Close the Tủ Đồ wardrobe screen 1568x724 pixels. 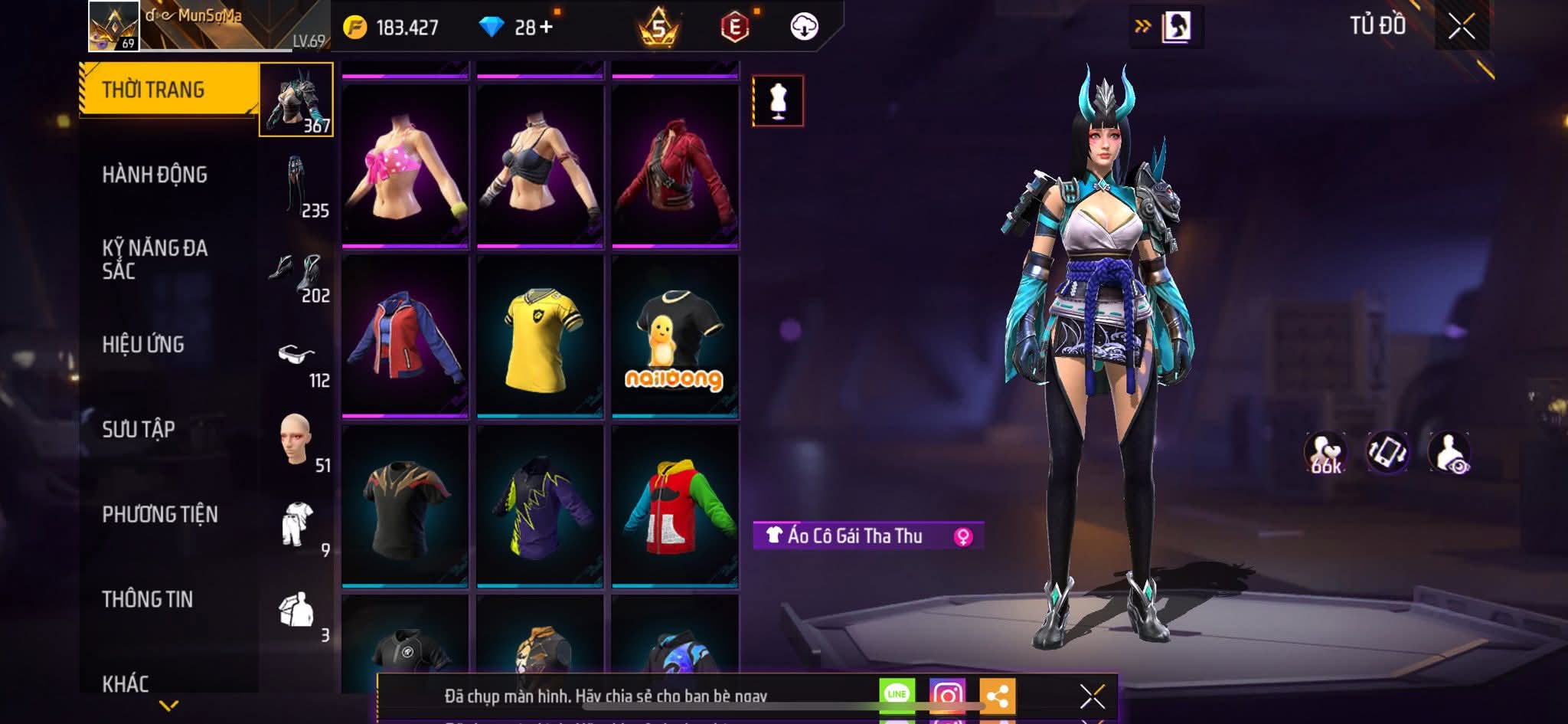point(1462,27)
